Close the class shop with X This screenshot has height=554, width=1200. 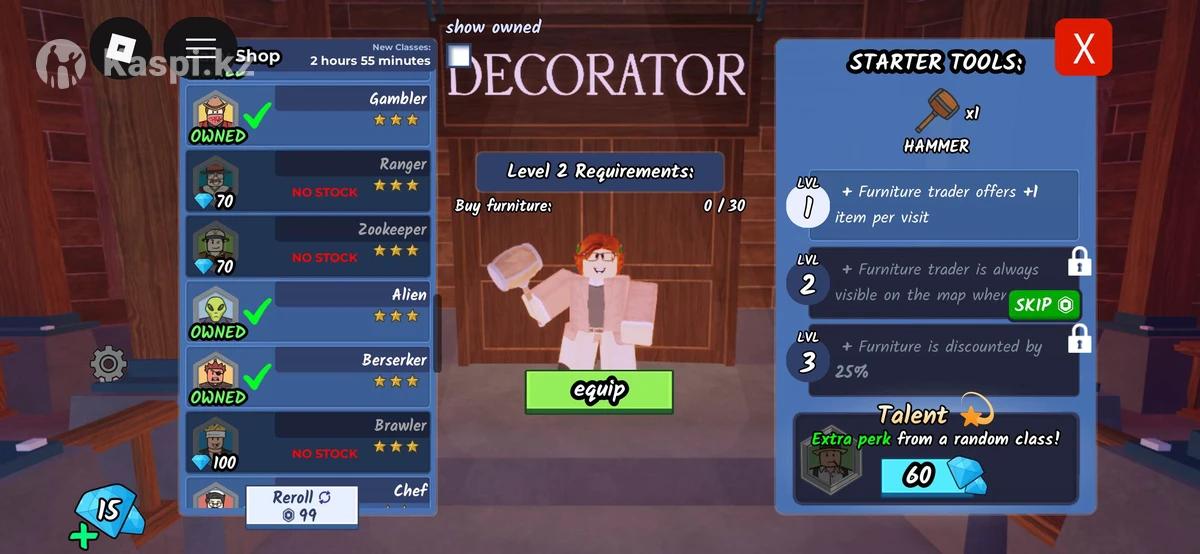[1083, 48]
